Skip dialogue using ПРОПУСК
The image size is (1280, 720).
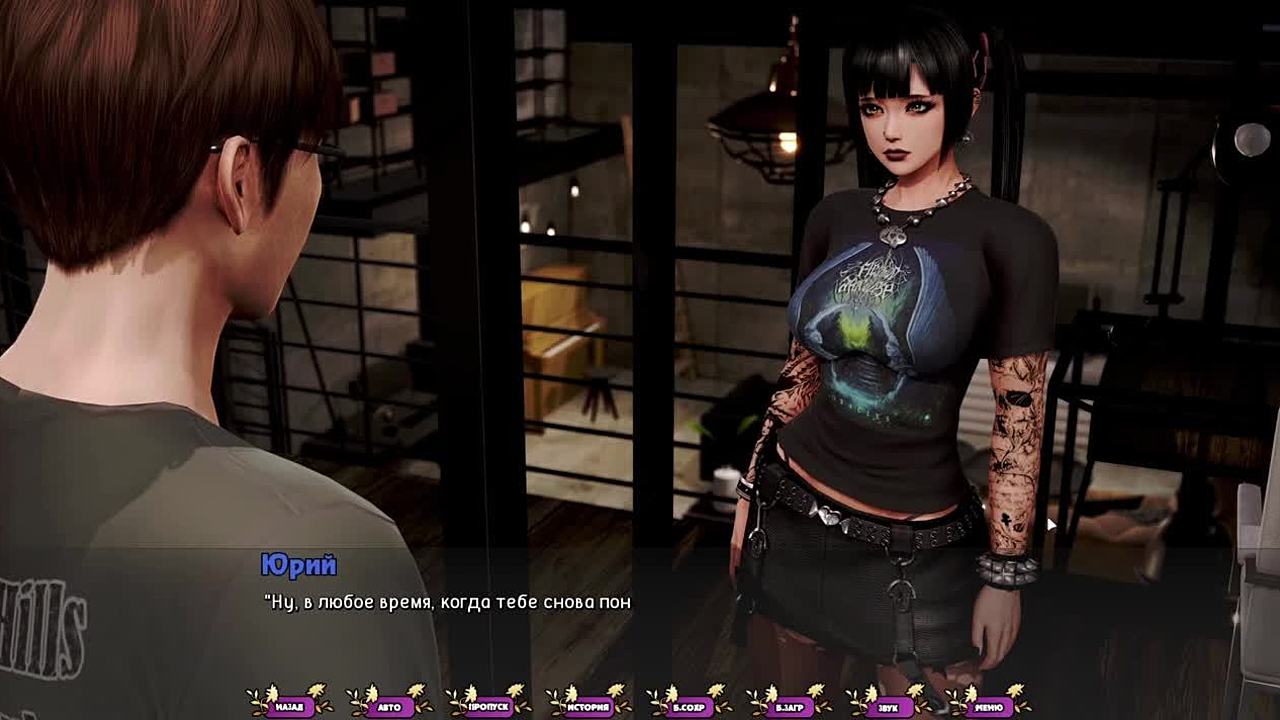click(489, 707)
